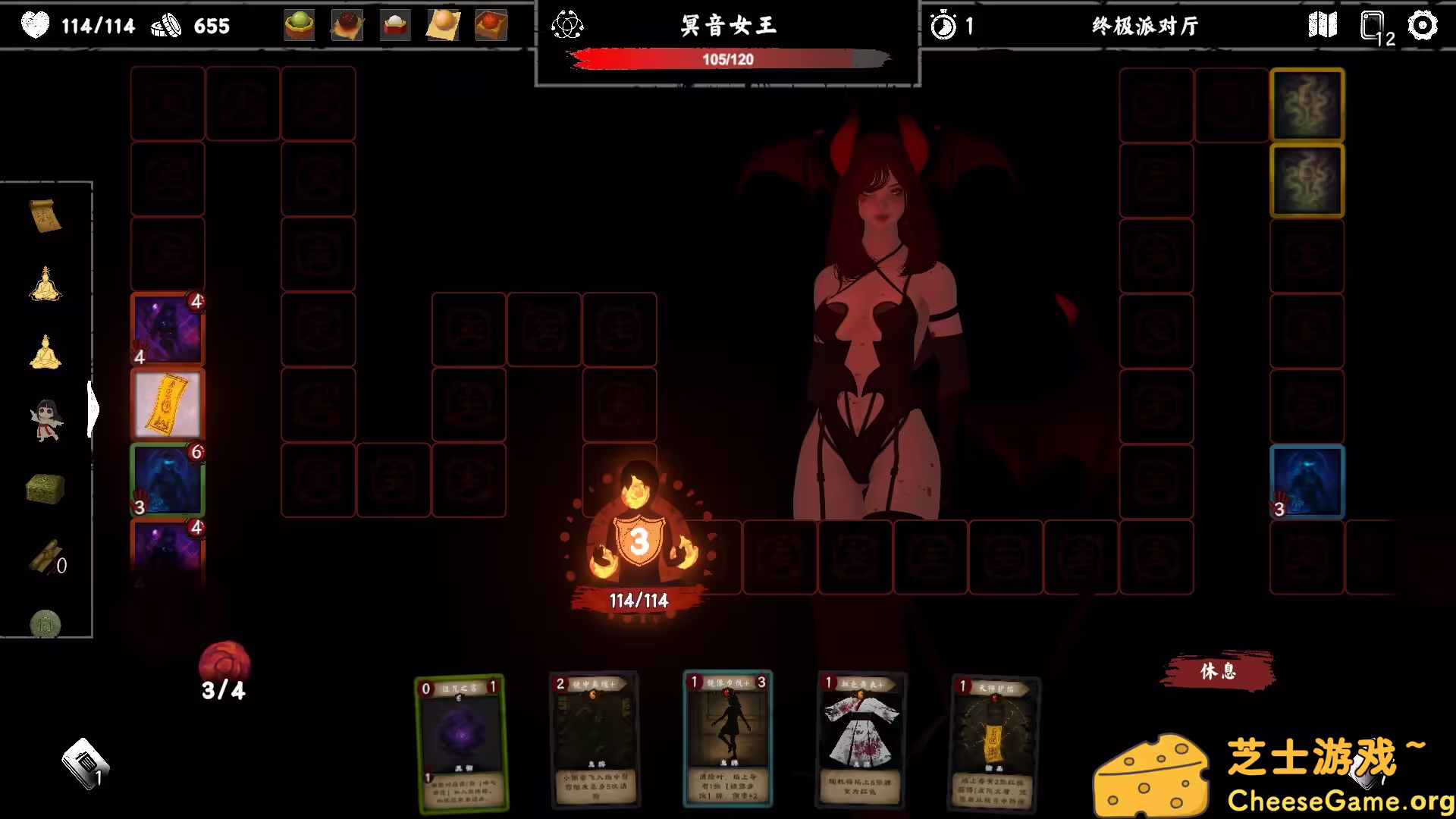1456x819 pixels.
Task: Click the talisman scroll icon at the sidebar top
Action: coord(45,215)
